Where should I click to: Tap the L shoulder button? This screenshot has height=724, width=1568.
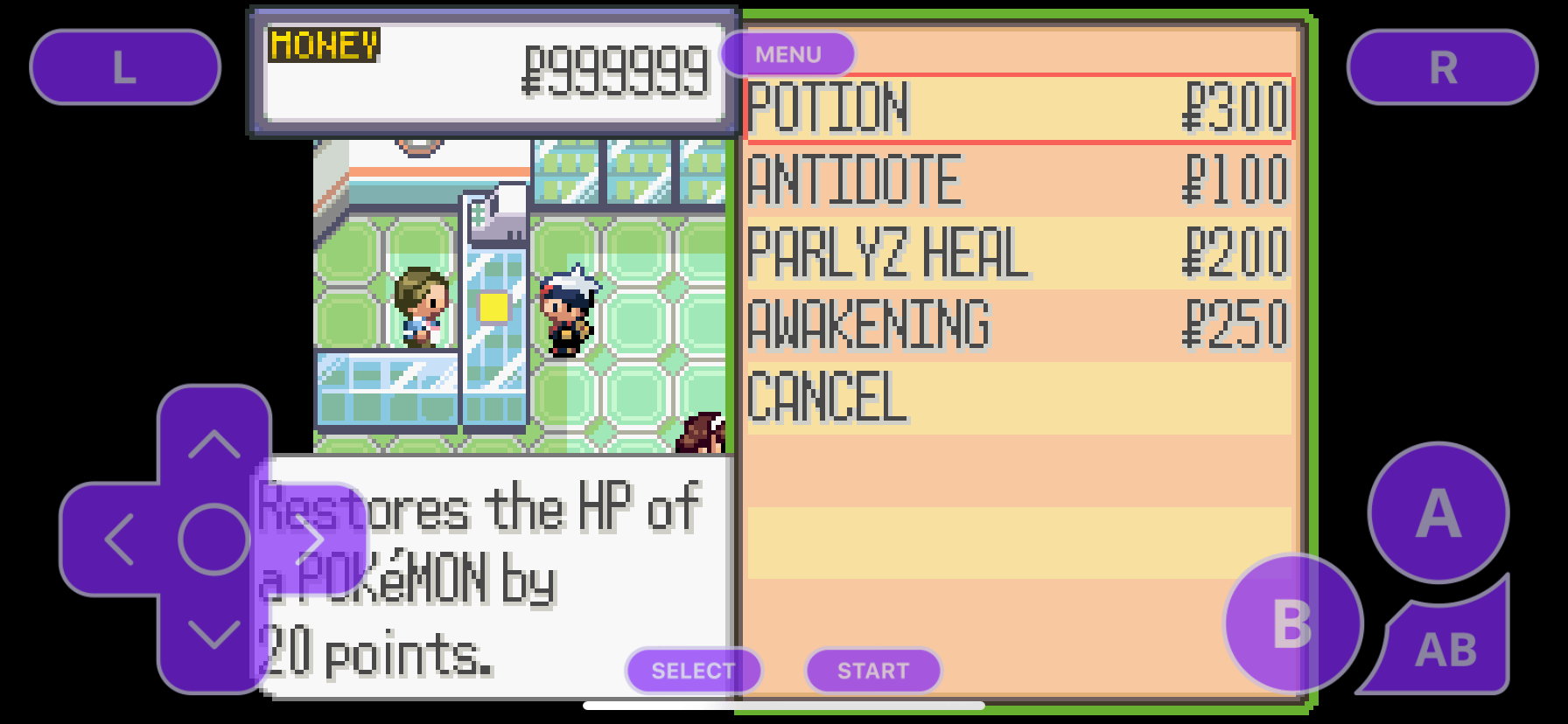(x=125, y=67)
